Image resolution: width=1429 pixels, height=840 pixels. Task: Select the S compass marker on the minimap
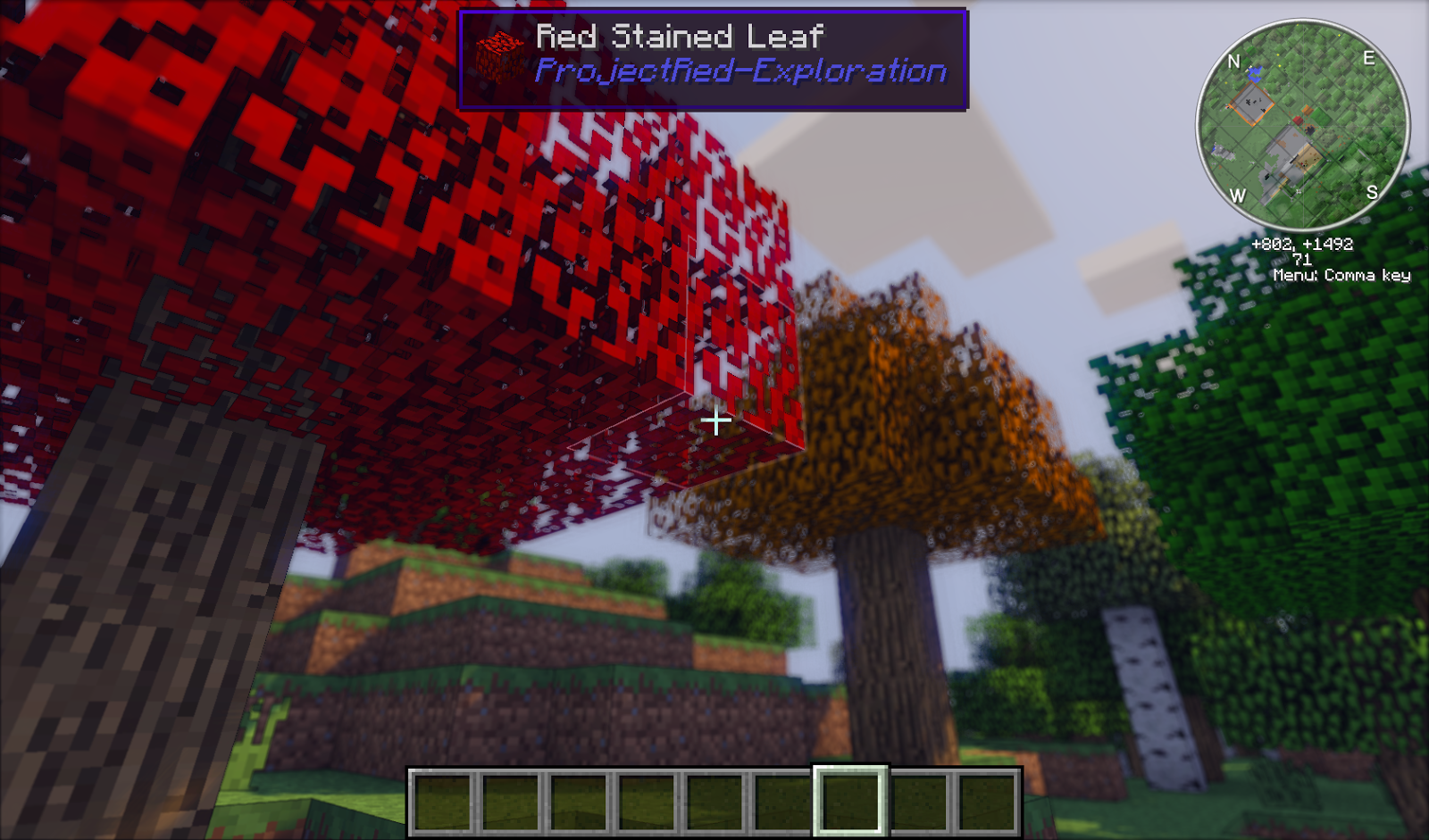(1373, 192)
